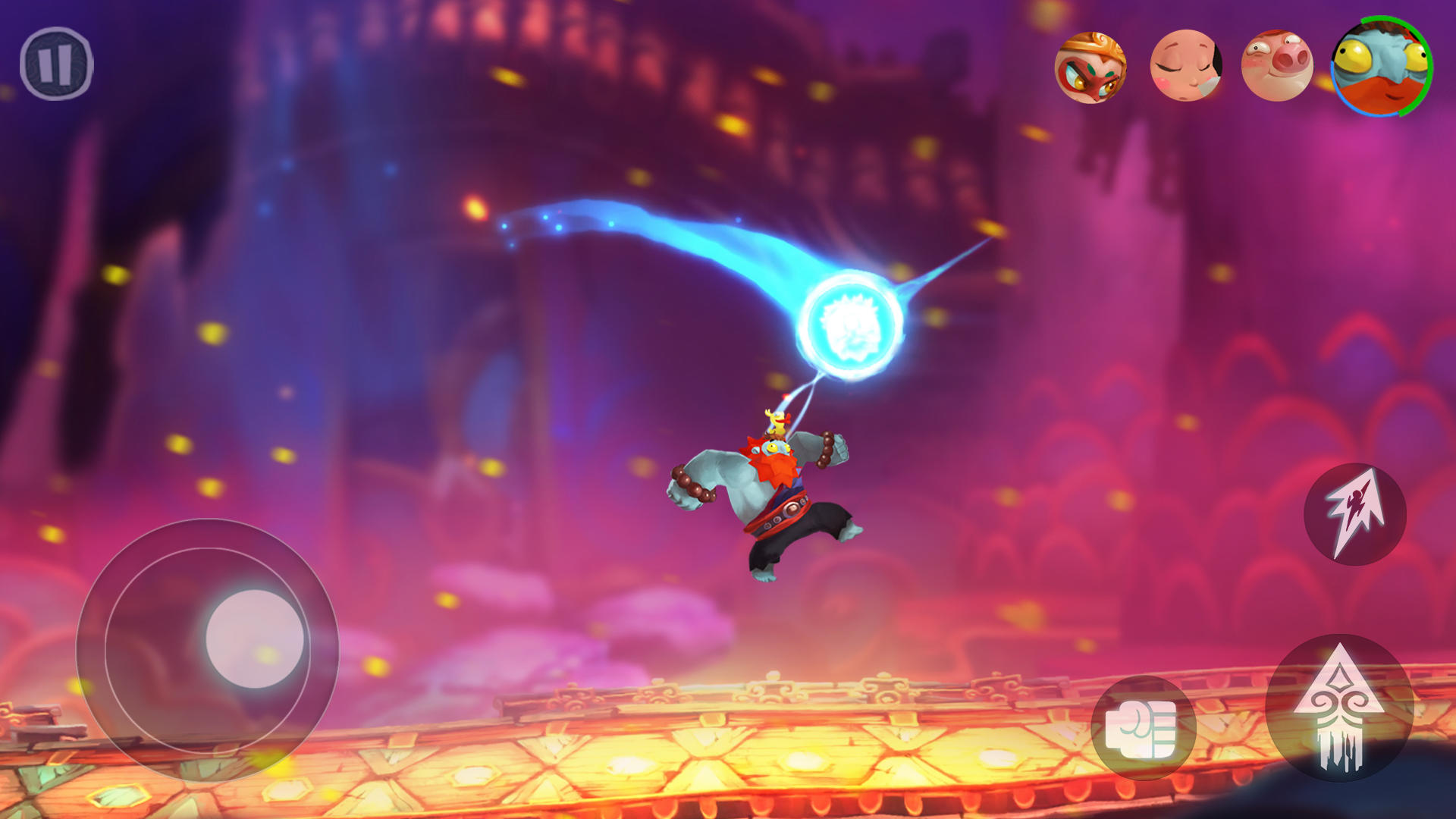
Task: Hit the upward arrow jump button
Action: point(1339,707)
